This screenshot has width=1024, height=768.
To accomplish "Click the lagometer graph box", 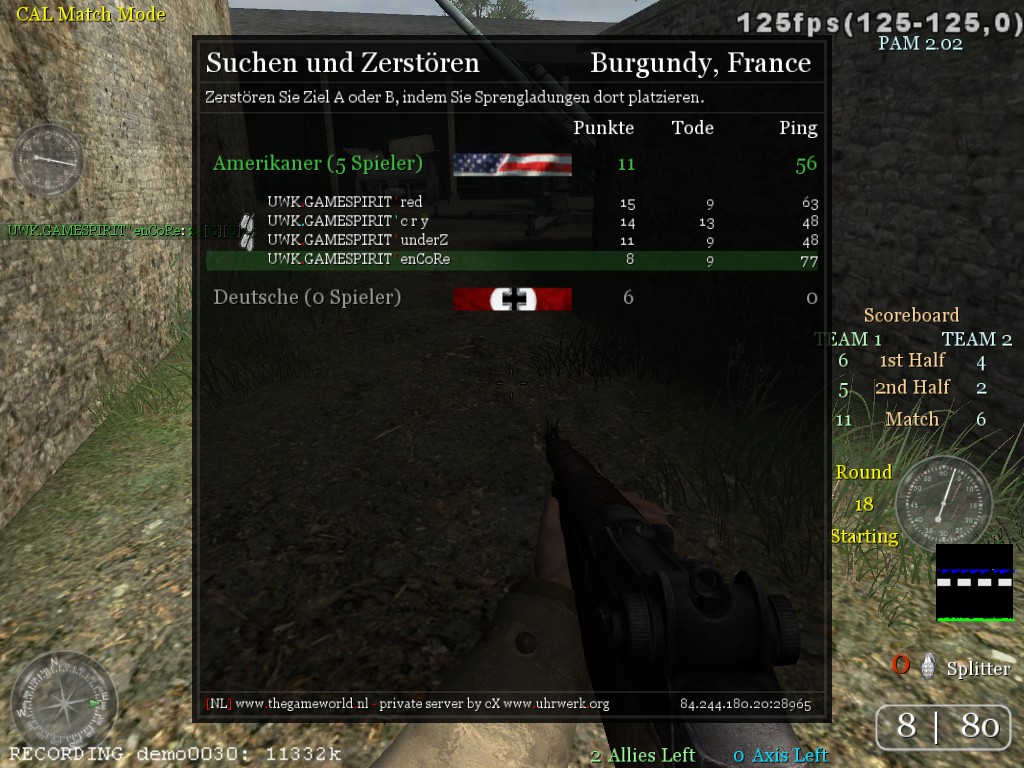I will (x=974, y=583).
